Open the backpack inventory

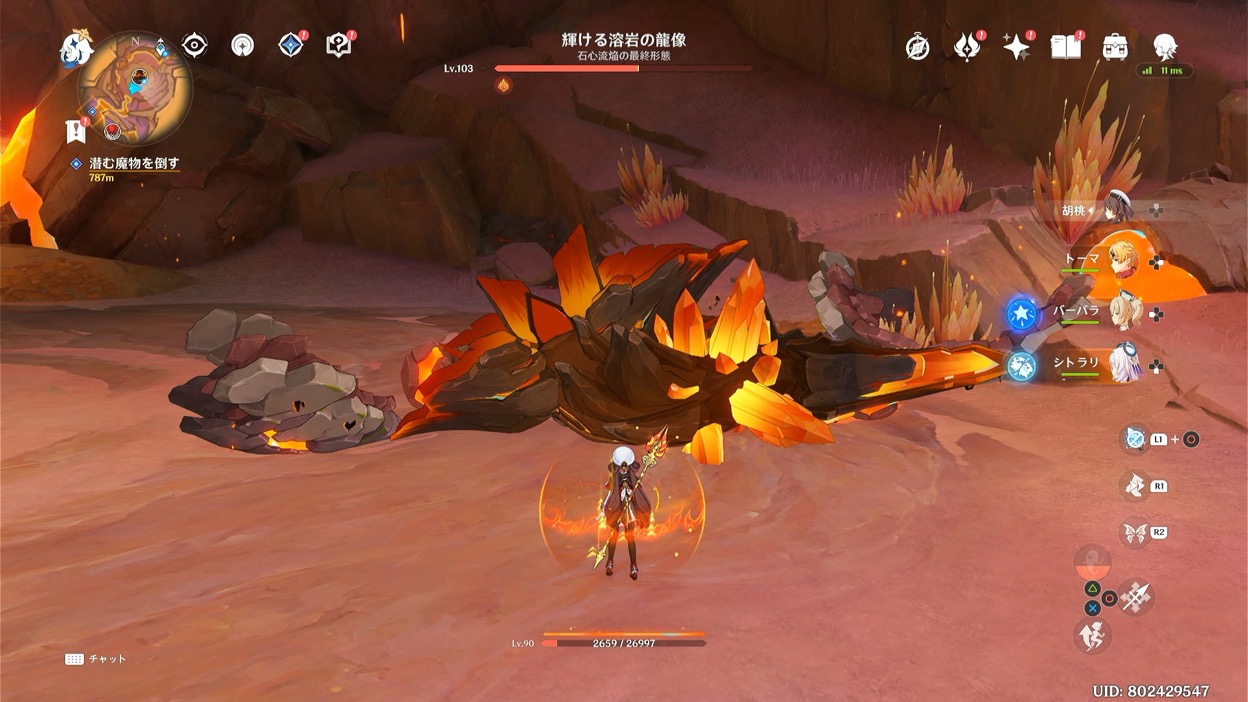[1115, 47]
